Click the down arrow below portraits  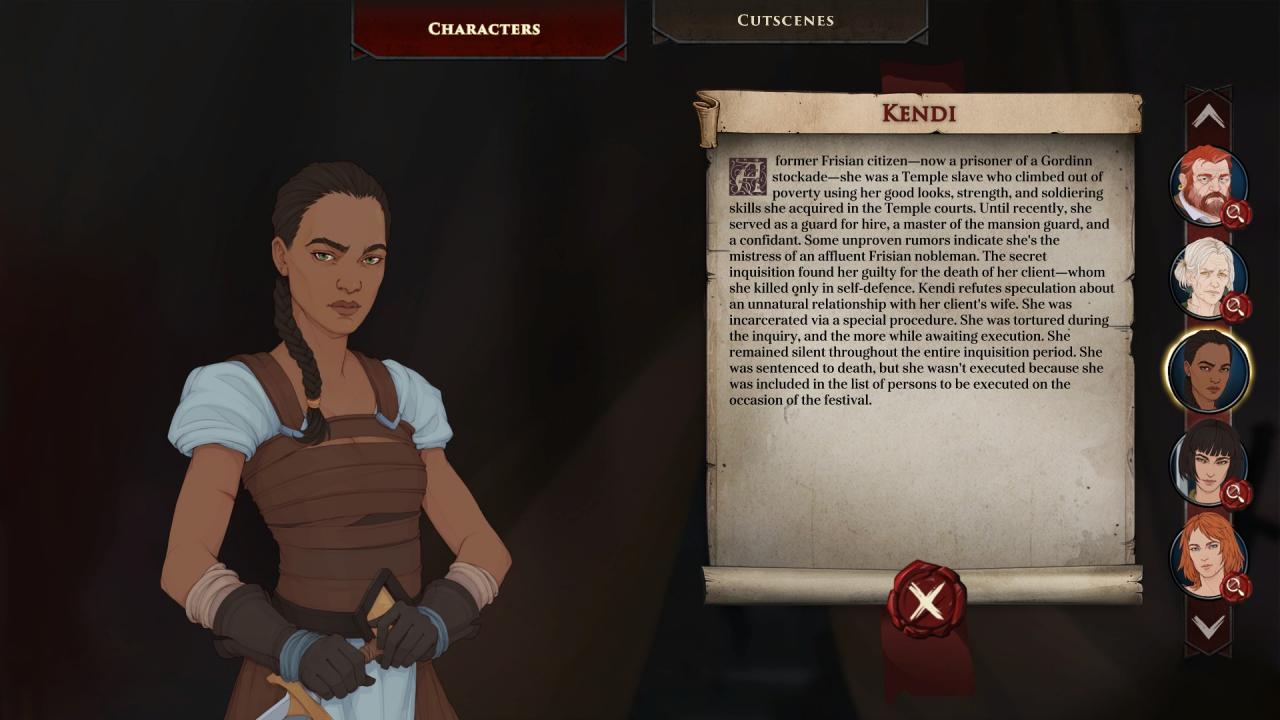coord(1208,627)
